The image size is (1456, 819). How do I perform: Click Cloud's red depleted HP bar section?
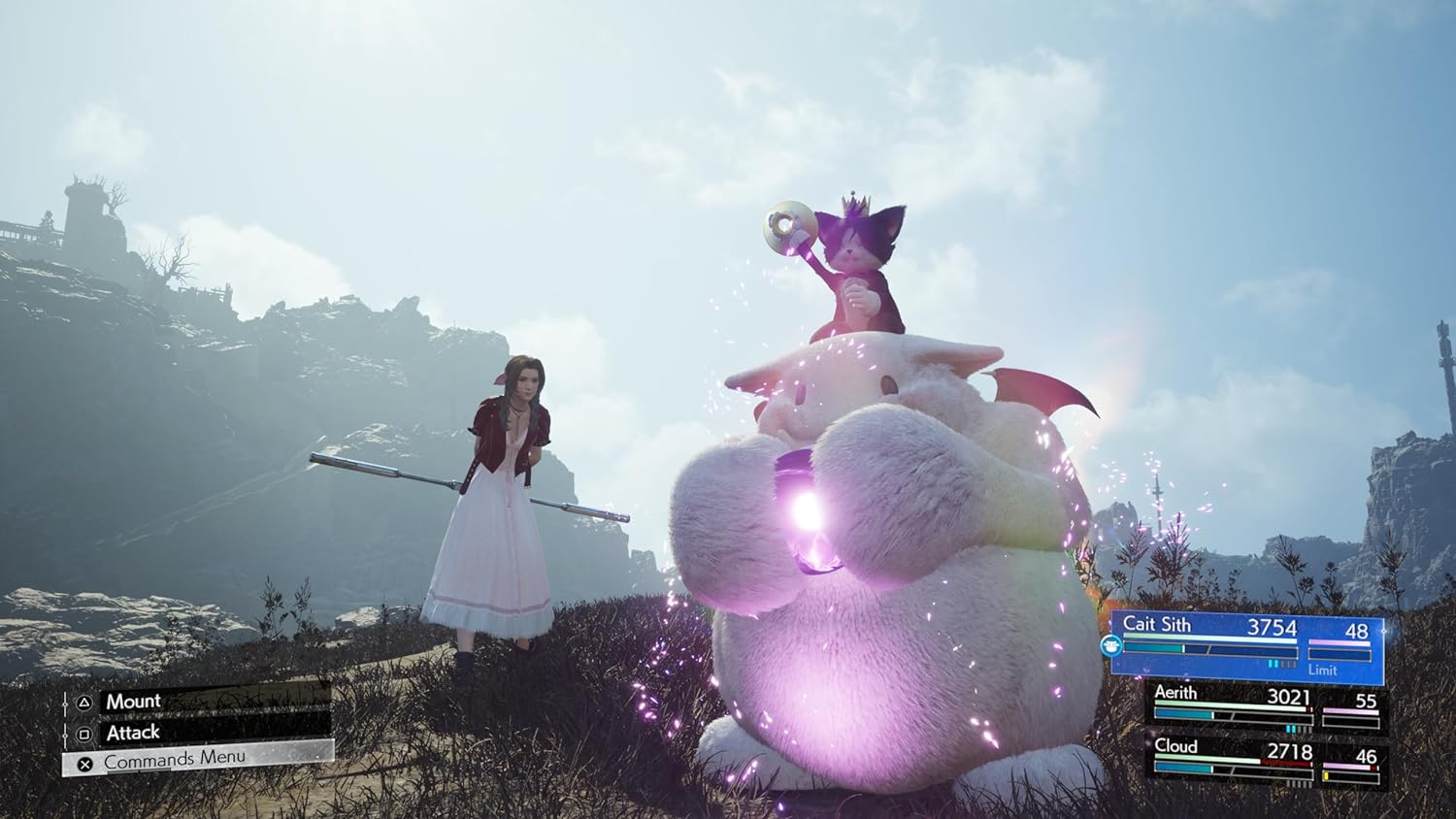pyautogui.click(x=1284, y=762)
